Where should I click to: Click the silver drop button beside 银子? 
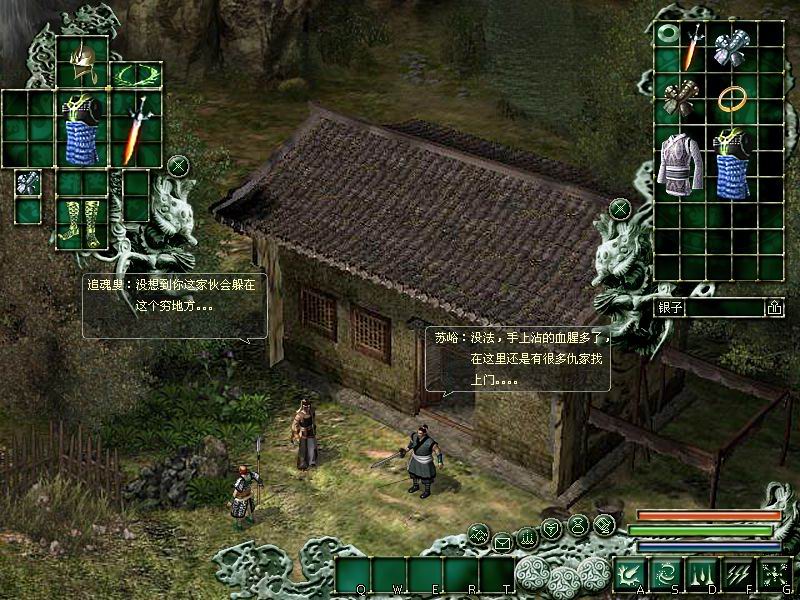click(774, 308)
